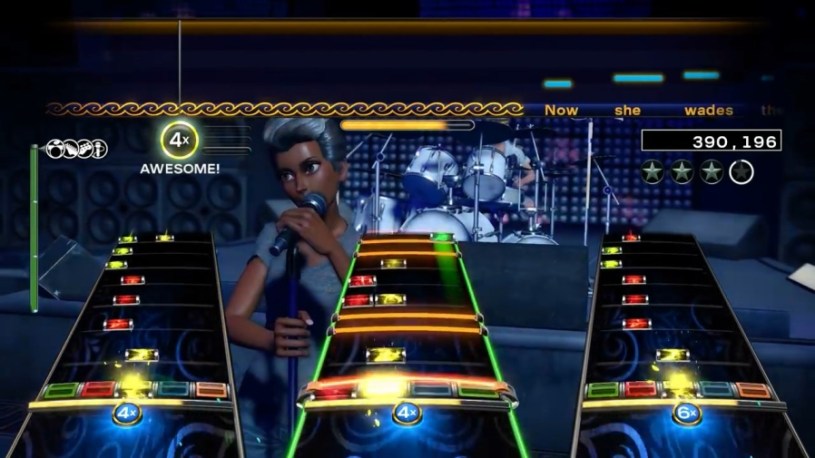Strike the green drum pad target on center highway

[479, 392]
